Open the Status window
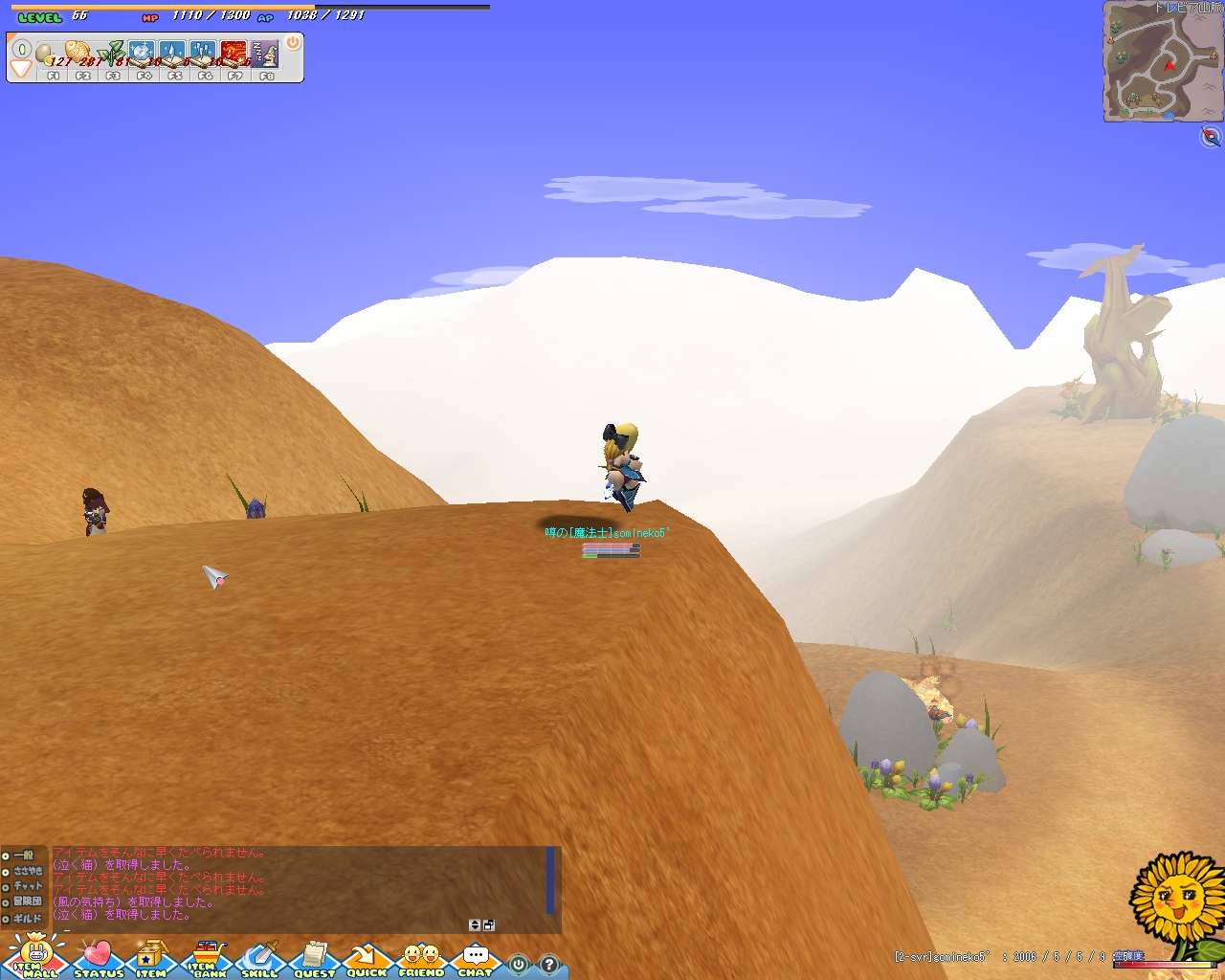 98,959
